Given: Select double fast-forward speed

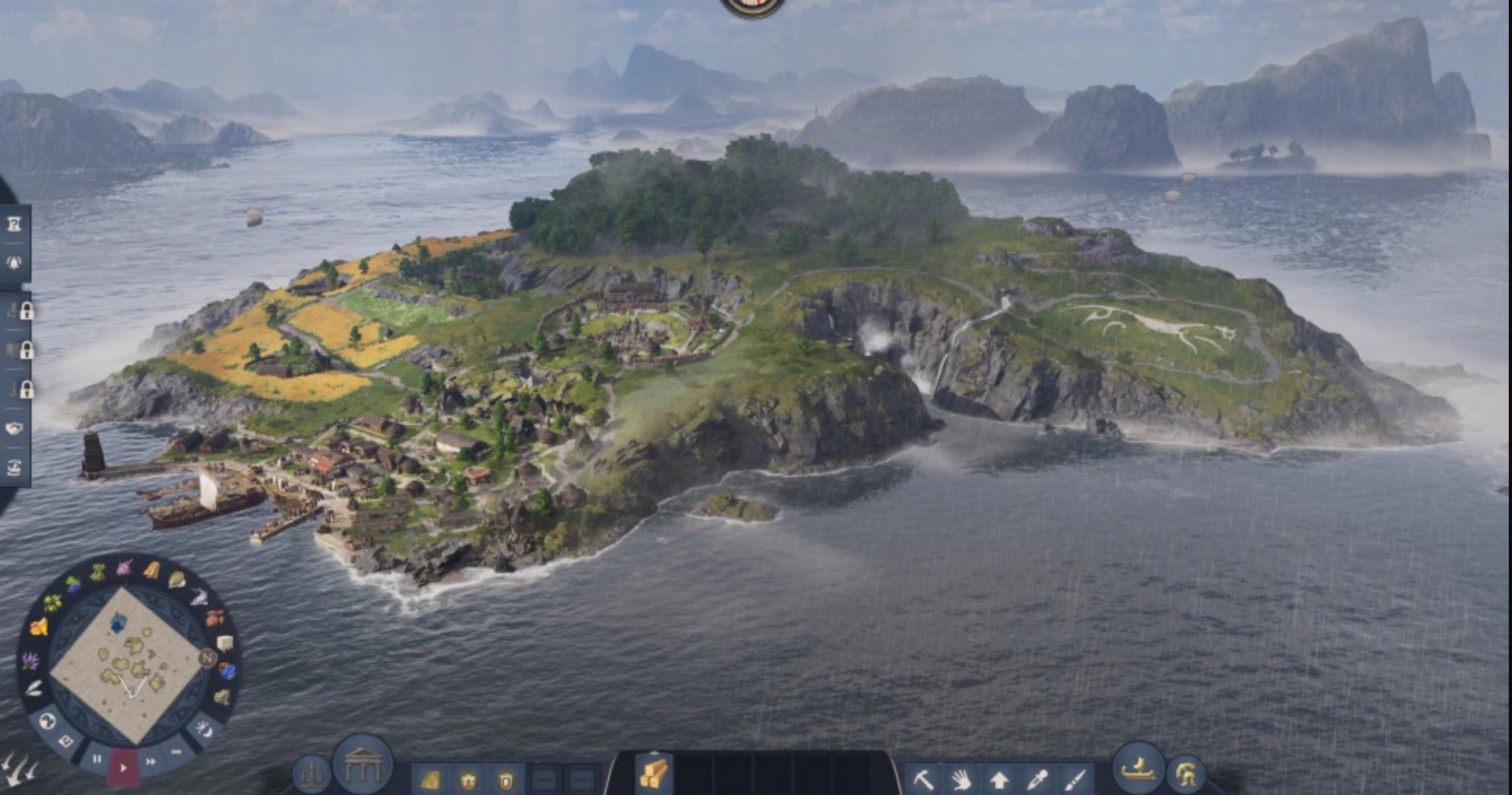Looking at the screenshot, I should point(150,761).
